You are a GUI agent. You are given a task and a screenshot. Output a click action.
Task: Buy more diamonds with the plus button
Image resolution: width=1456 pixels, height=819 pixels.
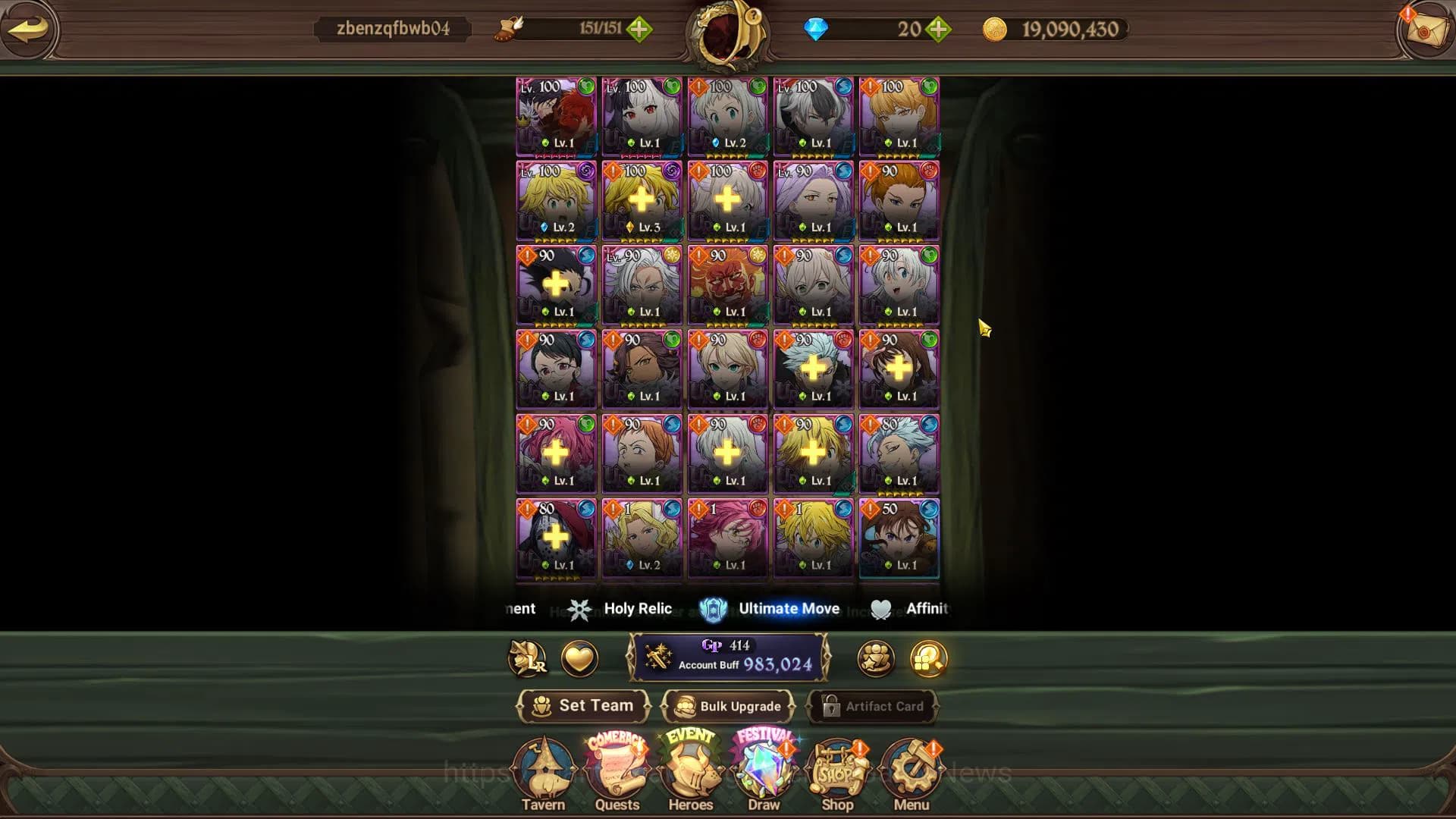click(939, 30)
